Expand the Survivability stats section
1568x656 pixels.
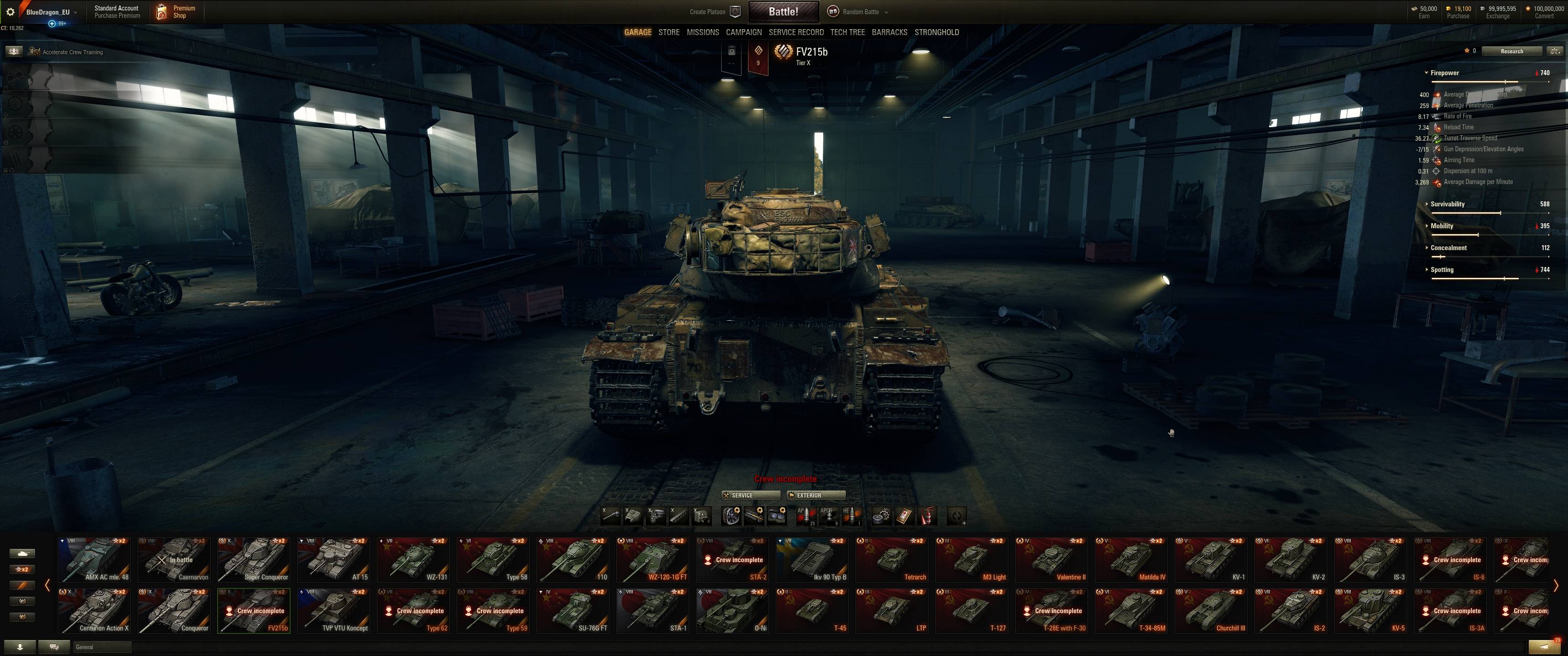pyautogui.click(x=1447, y=204)
